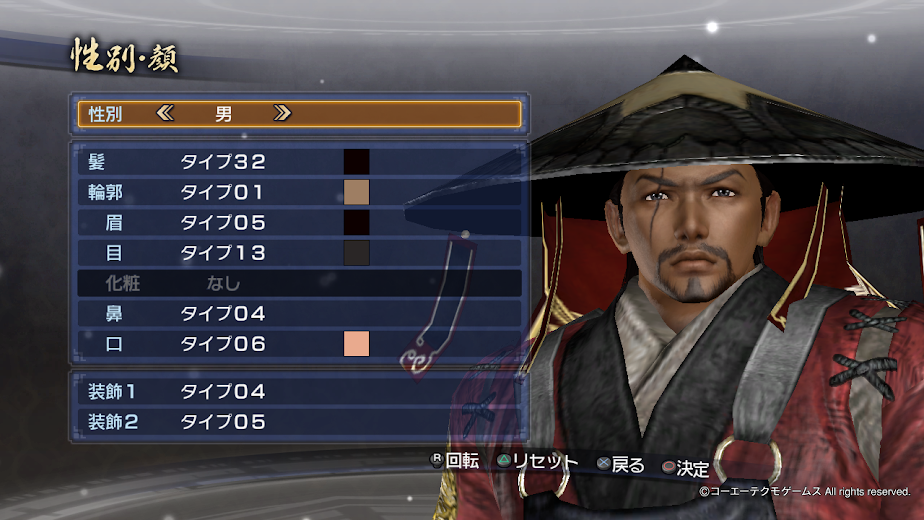Select the dark gray eye color swatch
Viewport: 924px width, 520px height.
point(357,253)
